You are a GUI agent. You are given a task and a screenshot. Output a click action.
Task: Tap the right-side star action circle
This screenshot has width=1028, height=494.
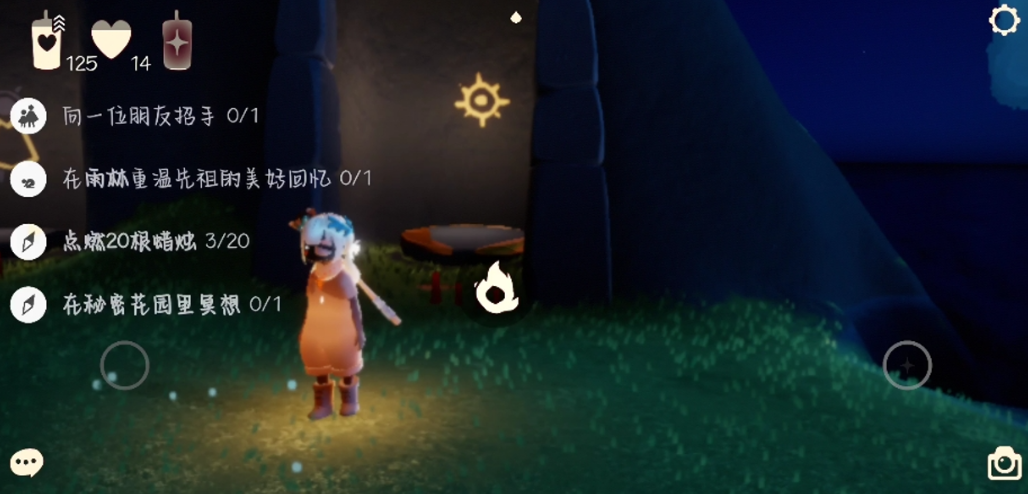[907, 366]
